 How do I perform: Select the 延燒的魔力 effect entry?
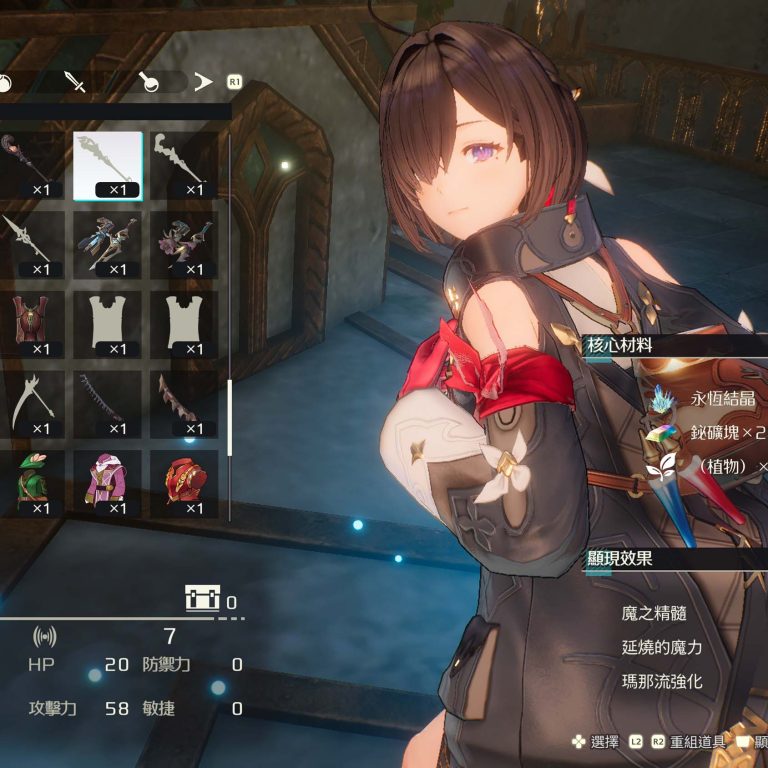point(662,647)
